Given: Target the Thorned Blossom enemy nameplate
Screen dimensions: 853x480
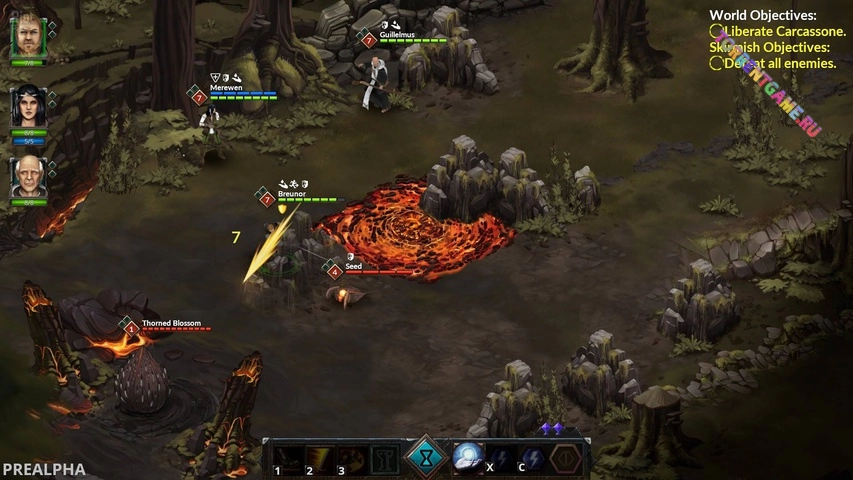Looking at the screenshot, I should tap(171, 324).
